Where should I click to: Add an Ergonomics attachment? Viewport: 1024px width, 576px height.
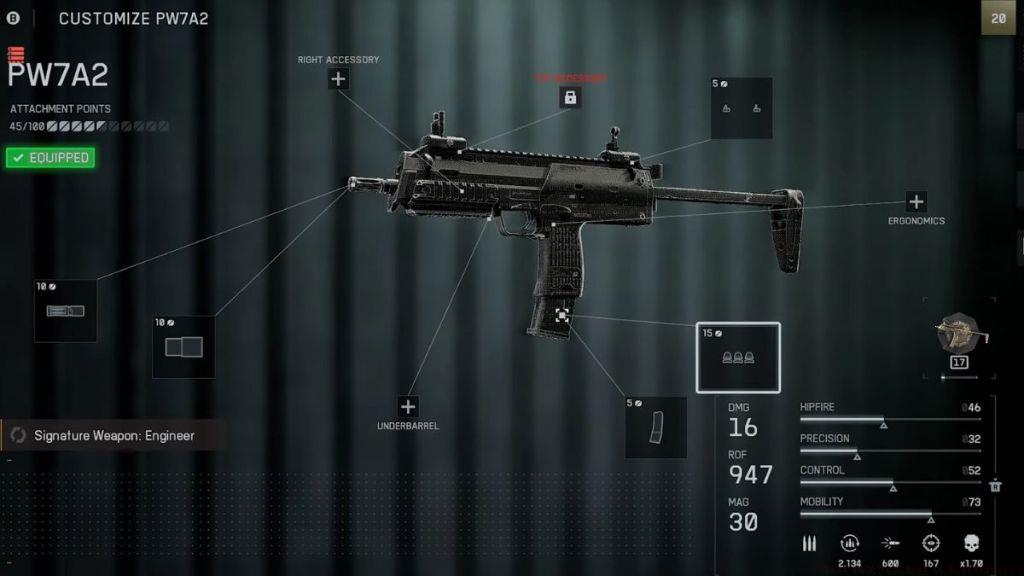916,202
